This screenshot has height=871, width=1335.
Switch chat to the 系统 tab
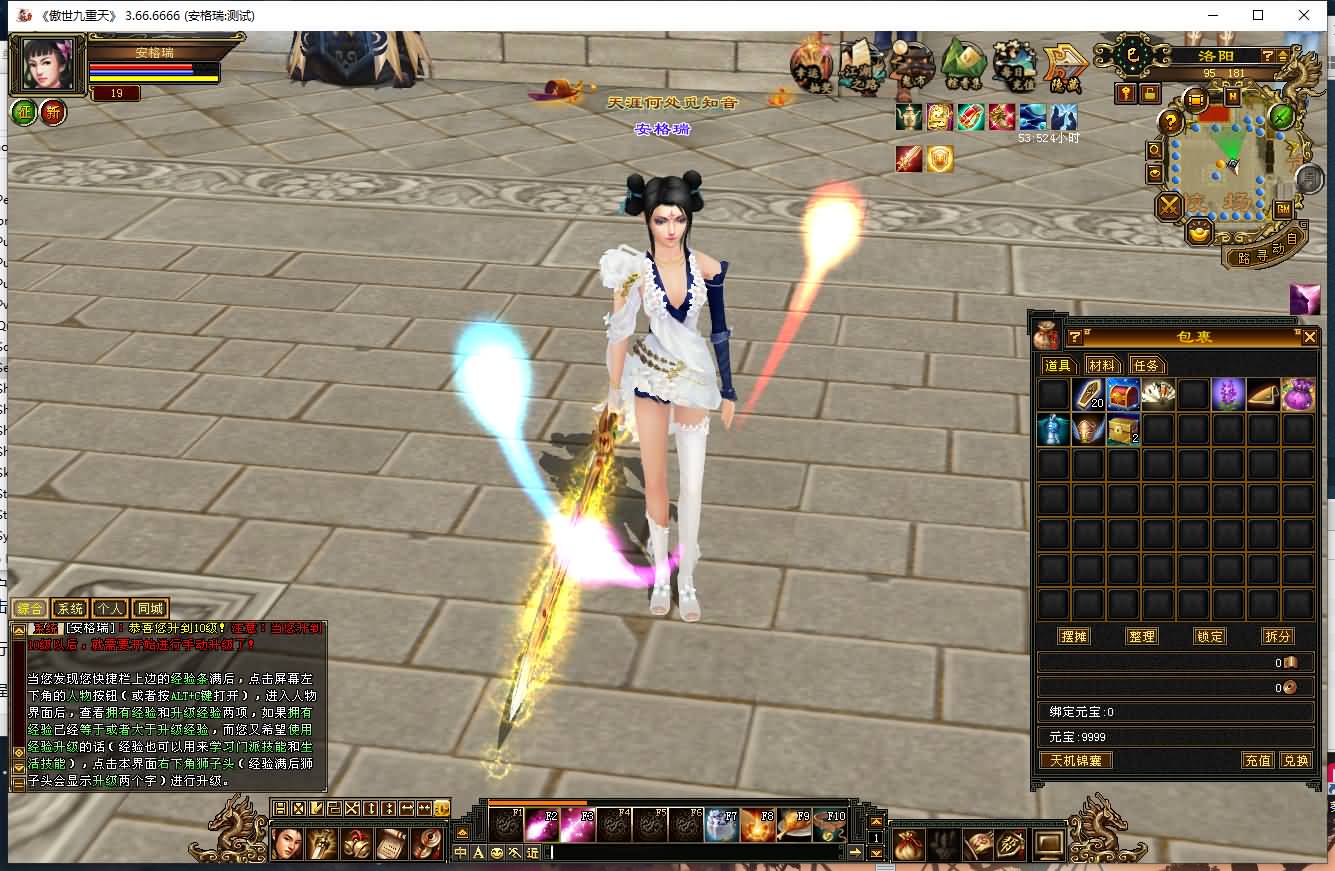click(70, 608)
